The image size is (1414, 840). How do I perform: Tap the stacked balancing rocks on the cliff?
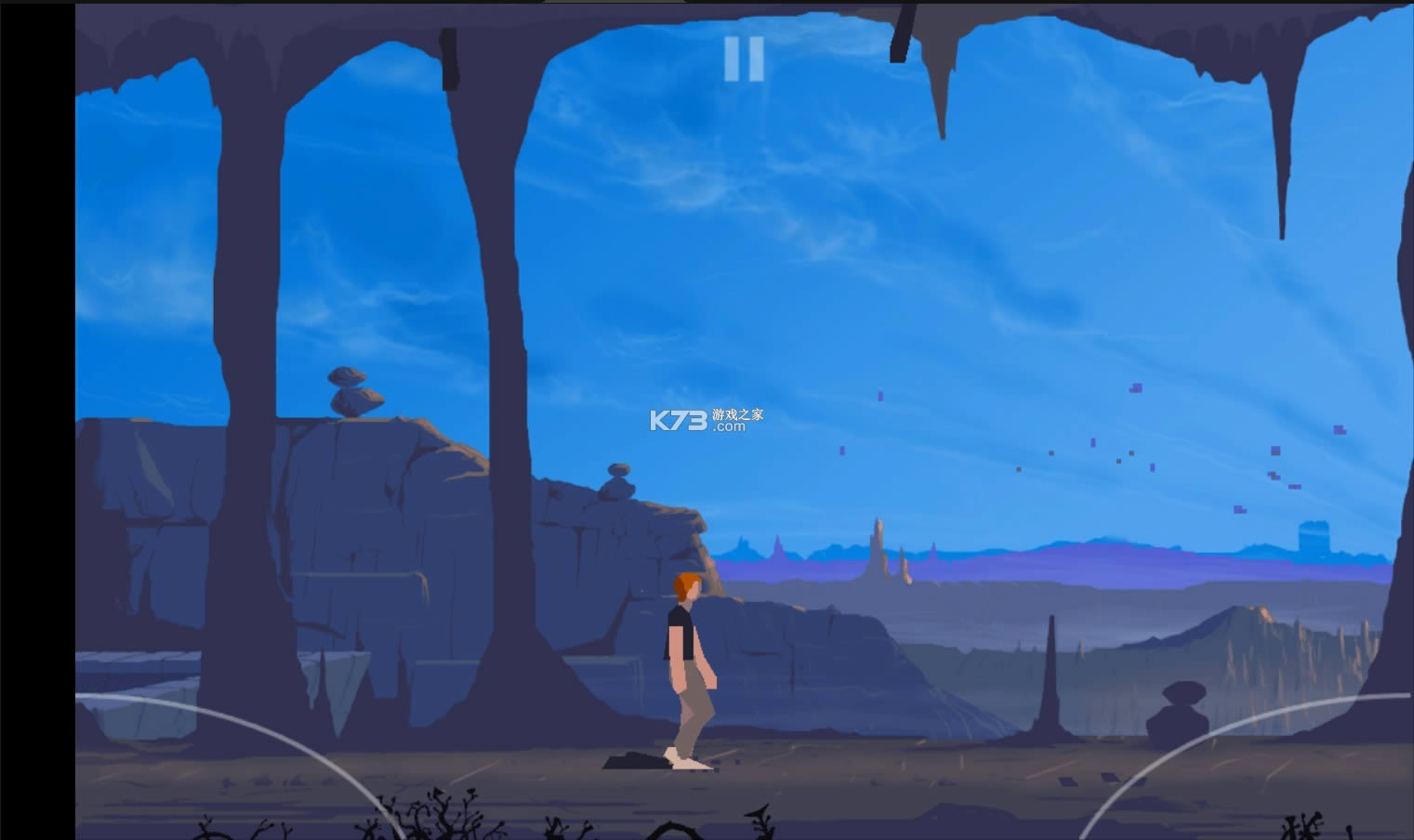click(x=354, y=390)
